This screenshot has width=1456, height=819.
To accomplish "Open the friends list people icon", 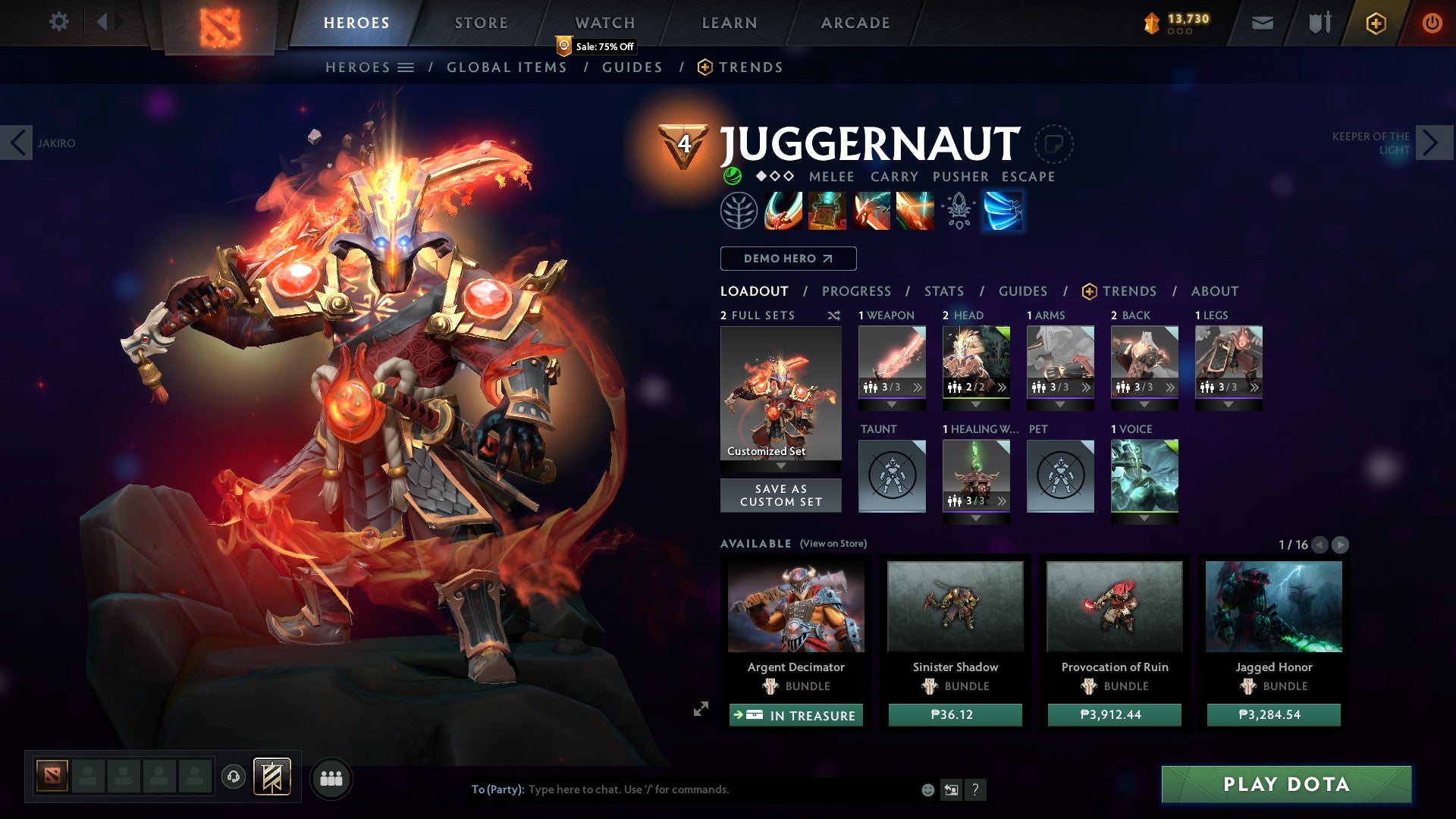I will [331, 777].
